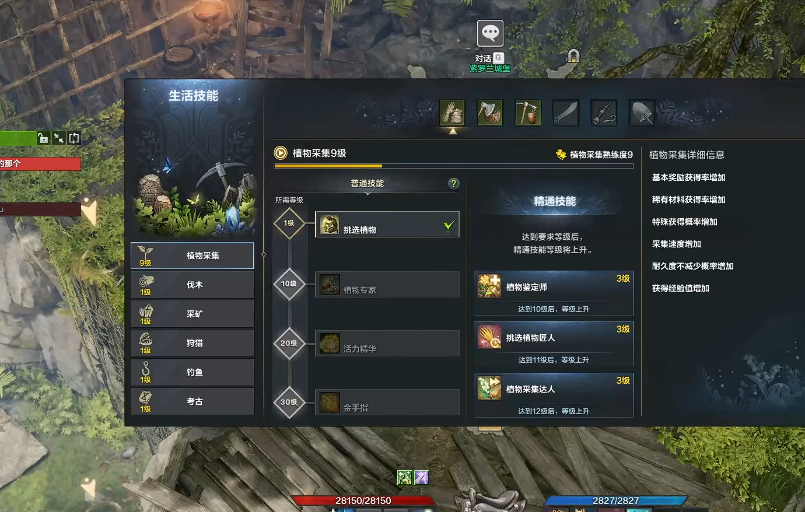The height and width of the screenshot is (512, 805).
Task: Choose the 狩猎 hunting skill
Action: [x=192, y=343]
